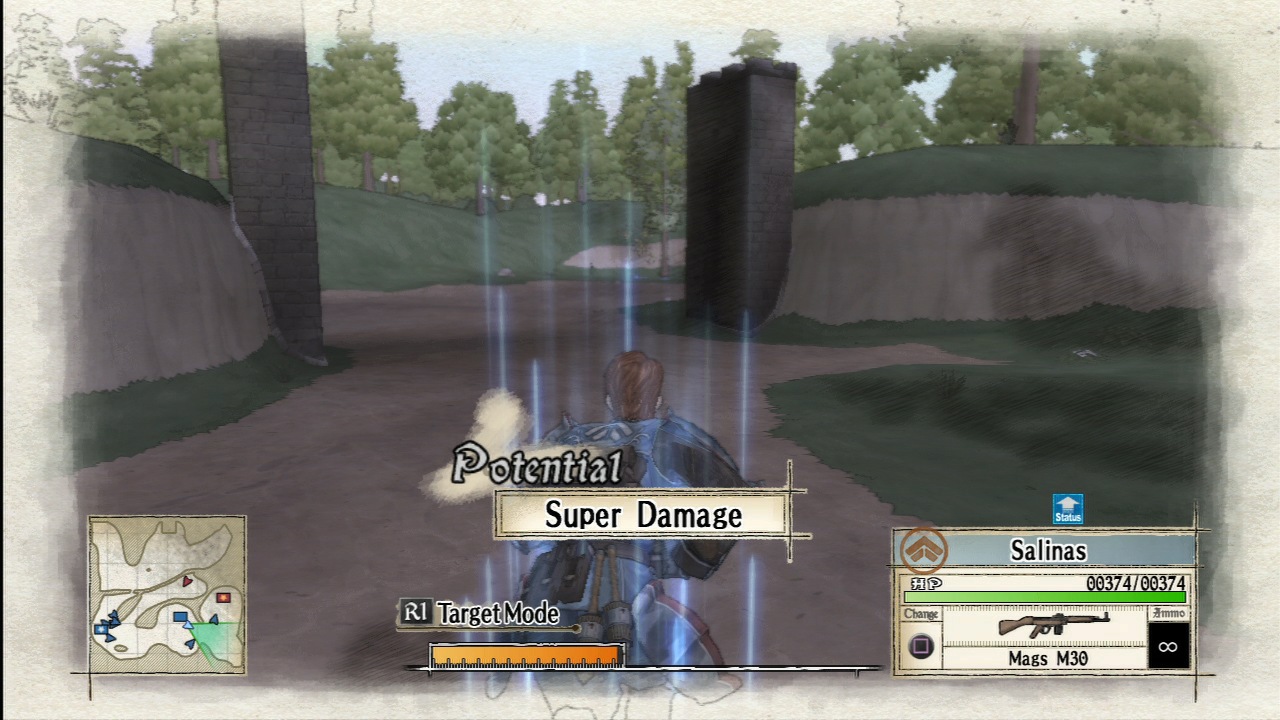Select the Scout class chevron emblem
Image resolution: width=1280 pixels, height=720 pixels.
click(924, 550)
